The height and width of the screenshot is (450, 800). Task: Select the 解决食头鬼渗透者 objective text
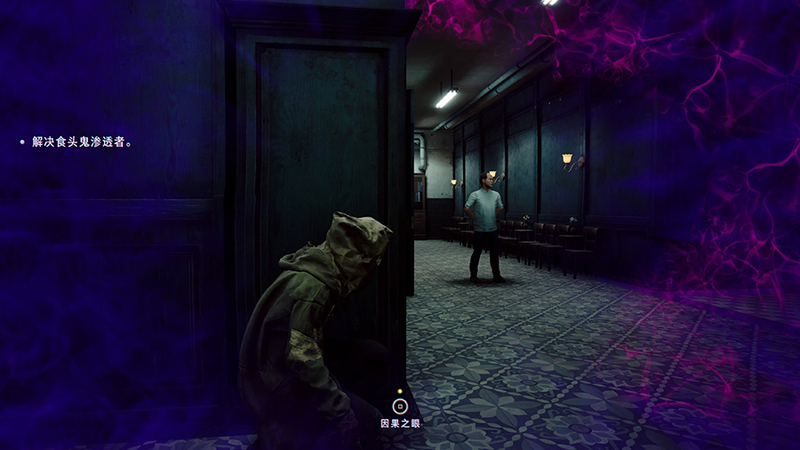click(81, 142)
